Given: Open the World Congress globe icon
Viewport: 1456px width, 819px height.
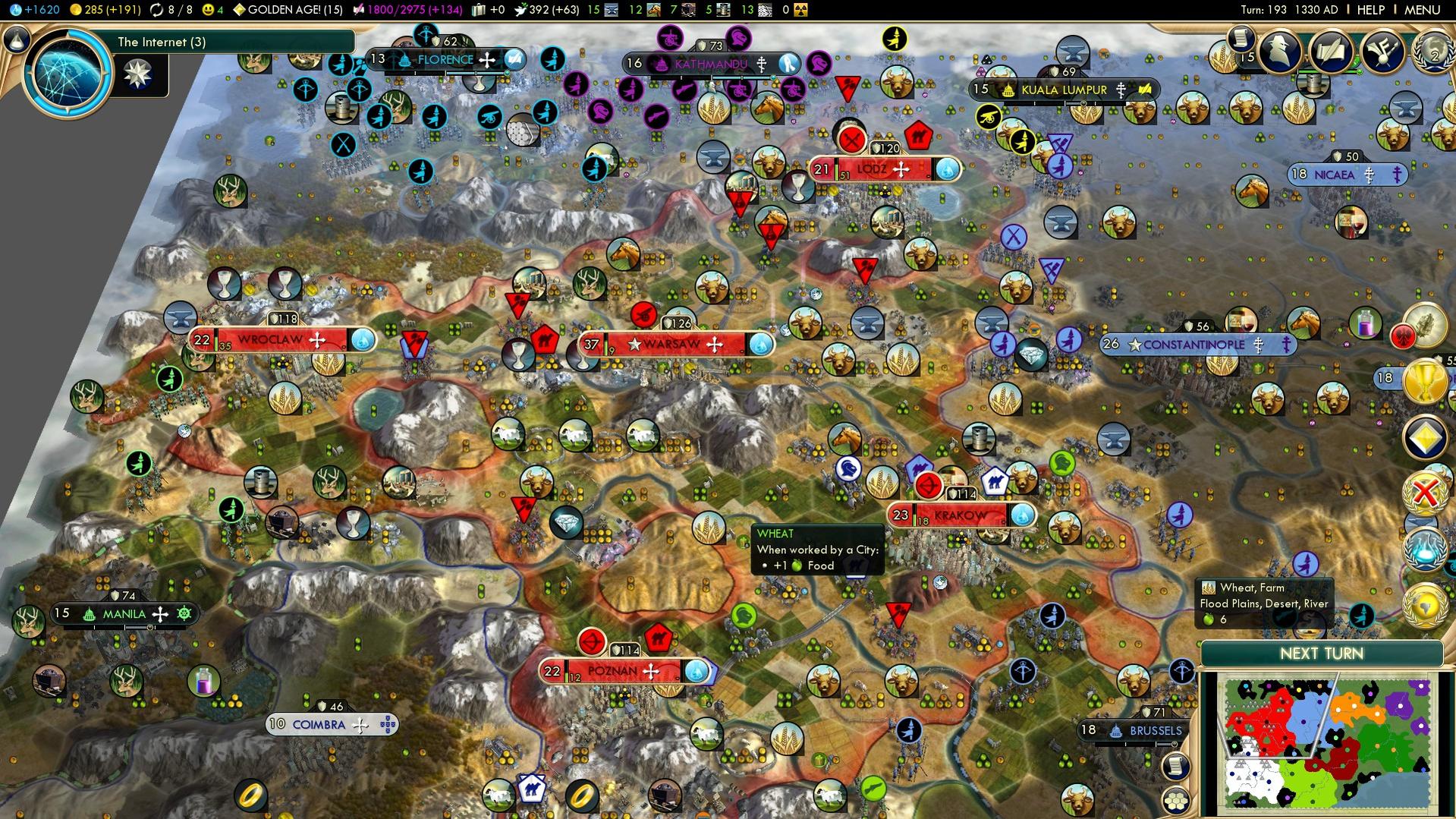Looking at the screenshot, I should [1433, 53].
